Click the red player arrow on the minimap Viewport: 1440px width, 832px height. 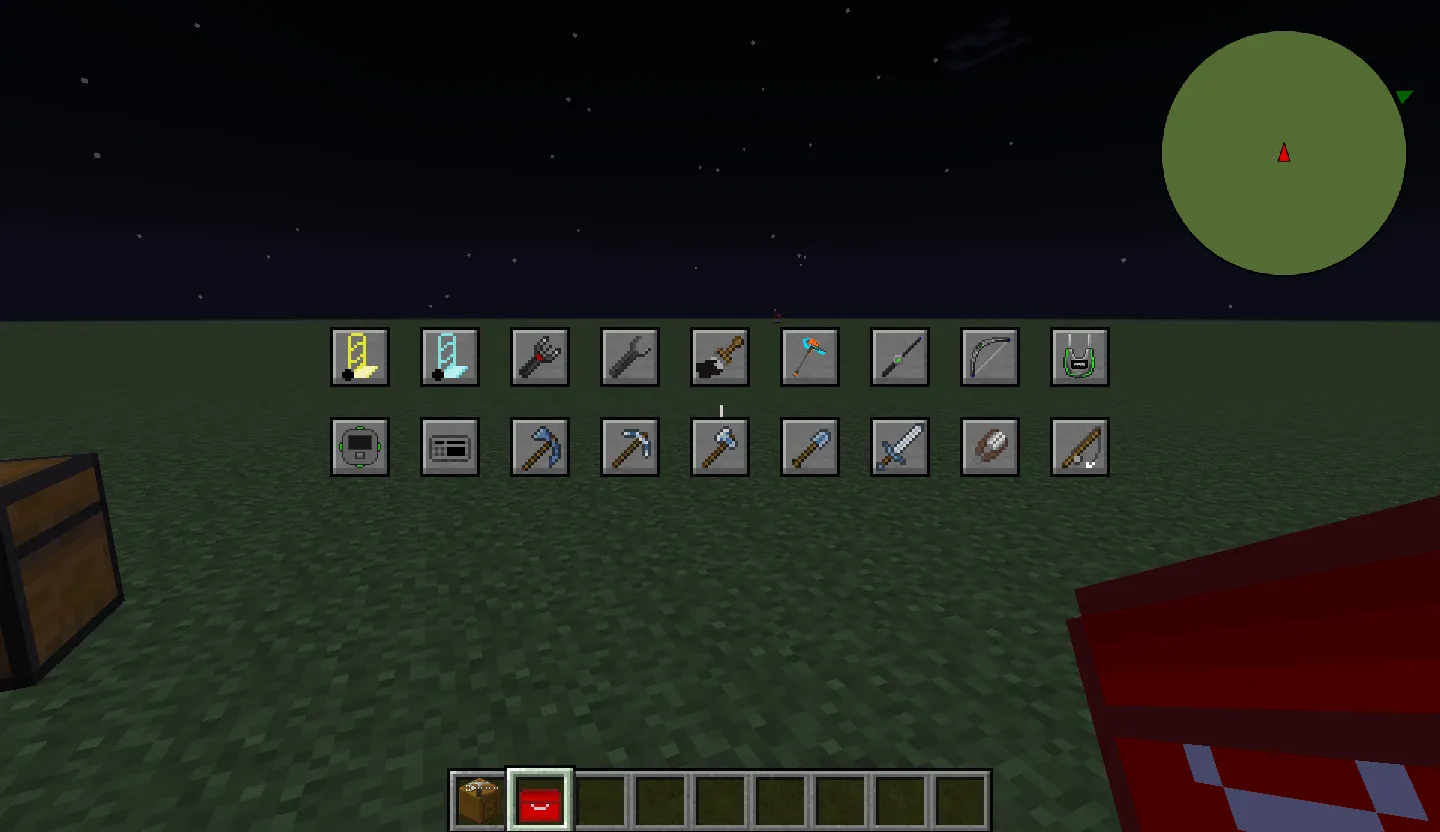coord(1283,154)
